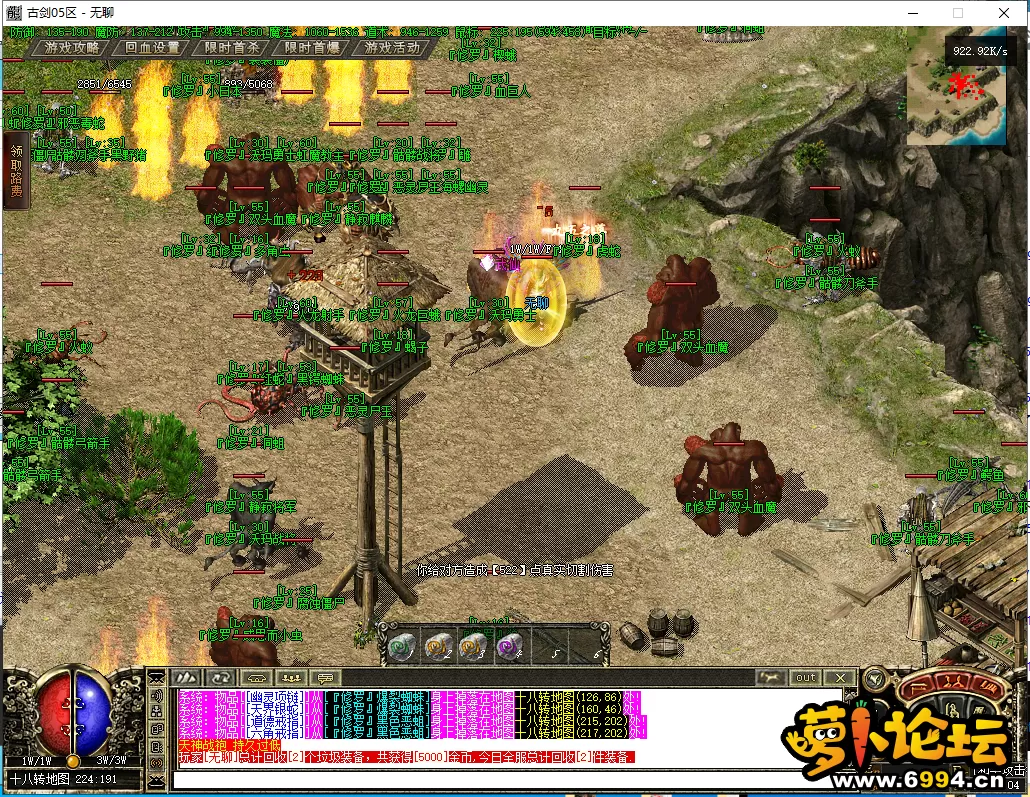Use the green scroll in belt slot 1
Viewport: 1030px width, 797px height.
402,646
